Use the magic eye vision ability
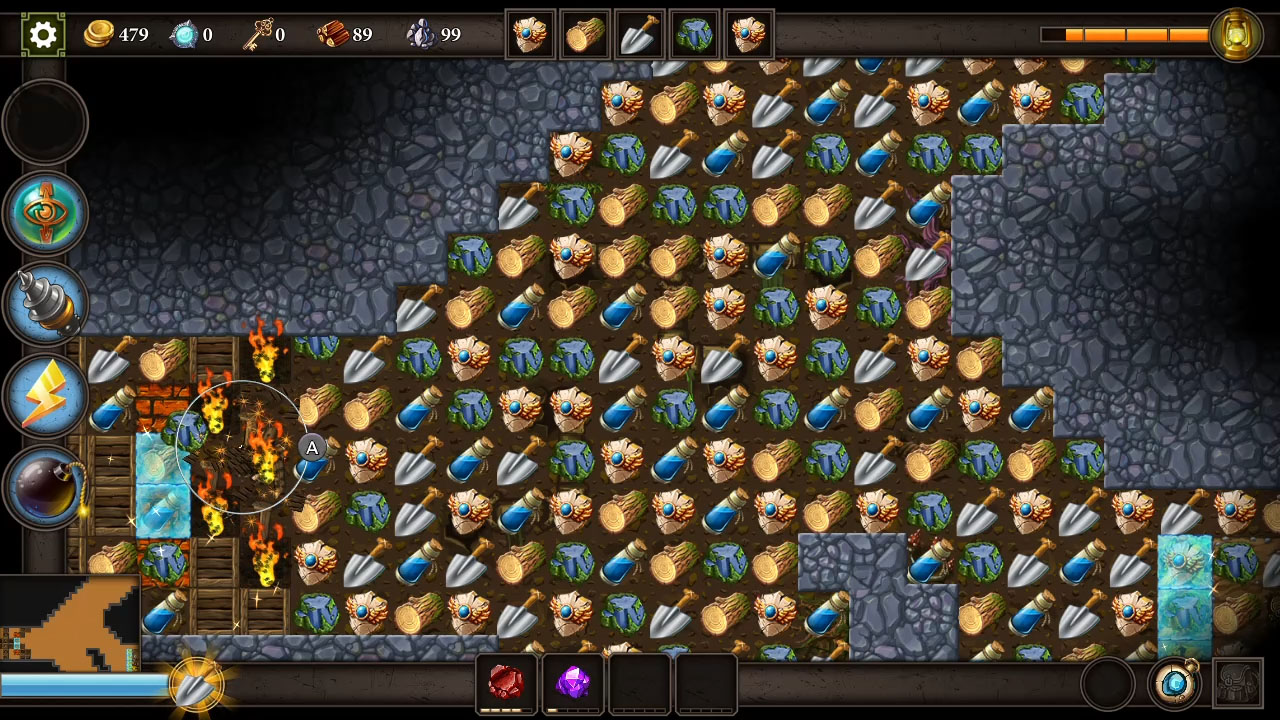 [45, 213]
